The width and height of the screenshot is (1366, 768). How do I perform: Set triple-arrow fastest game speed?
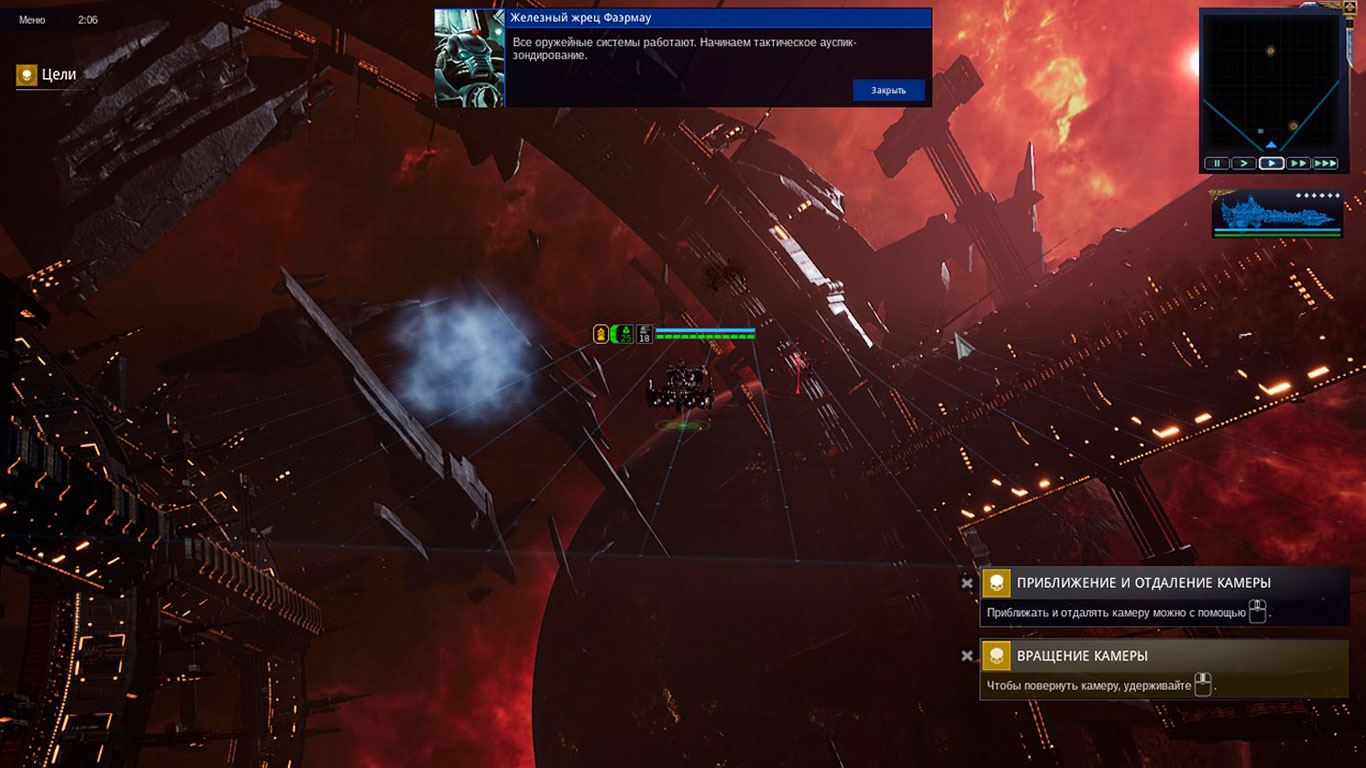(x=1325, y=163)
